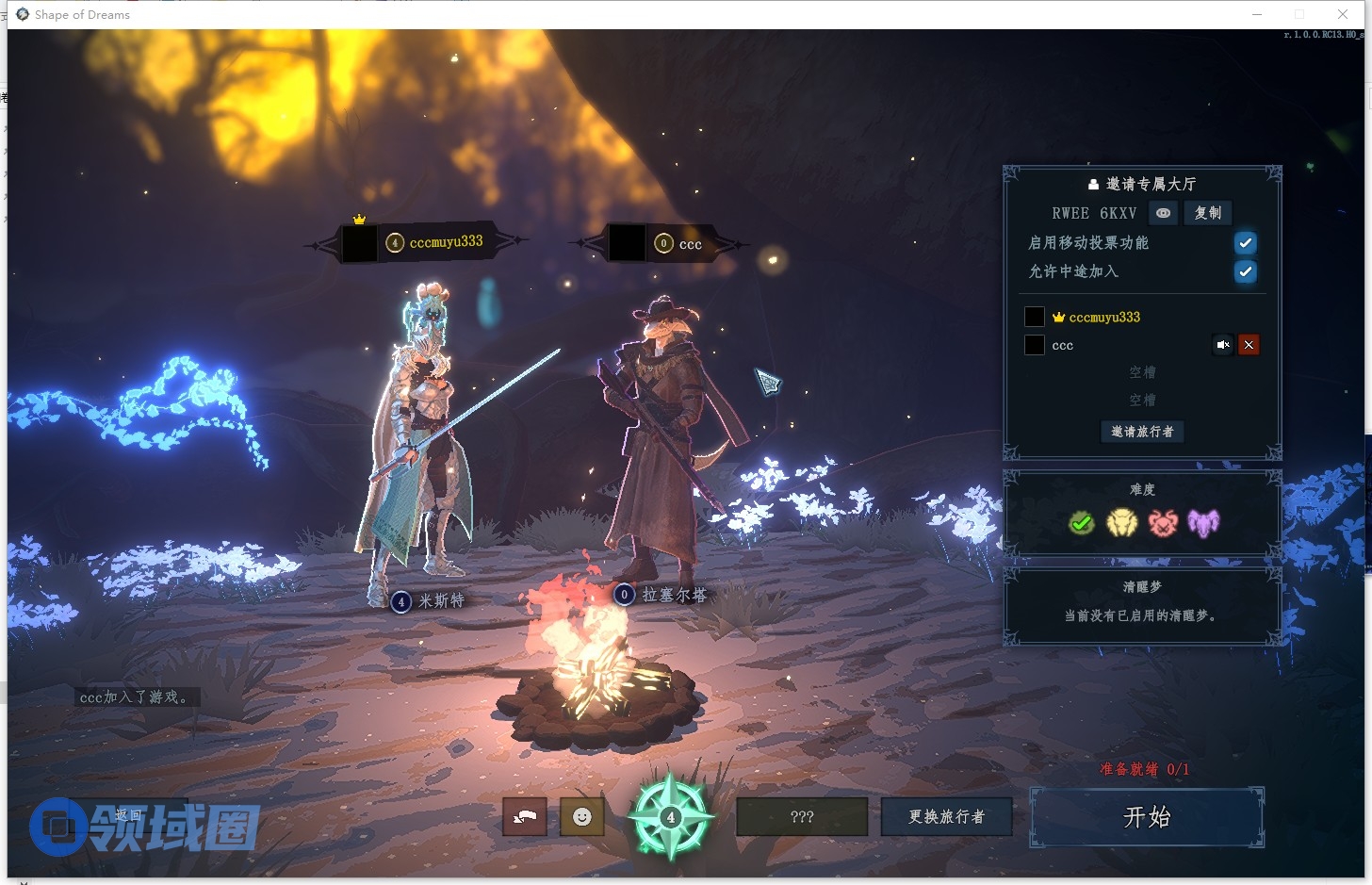
Task: Copy the lobby code with 复制
Action: coord(1207,213)
